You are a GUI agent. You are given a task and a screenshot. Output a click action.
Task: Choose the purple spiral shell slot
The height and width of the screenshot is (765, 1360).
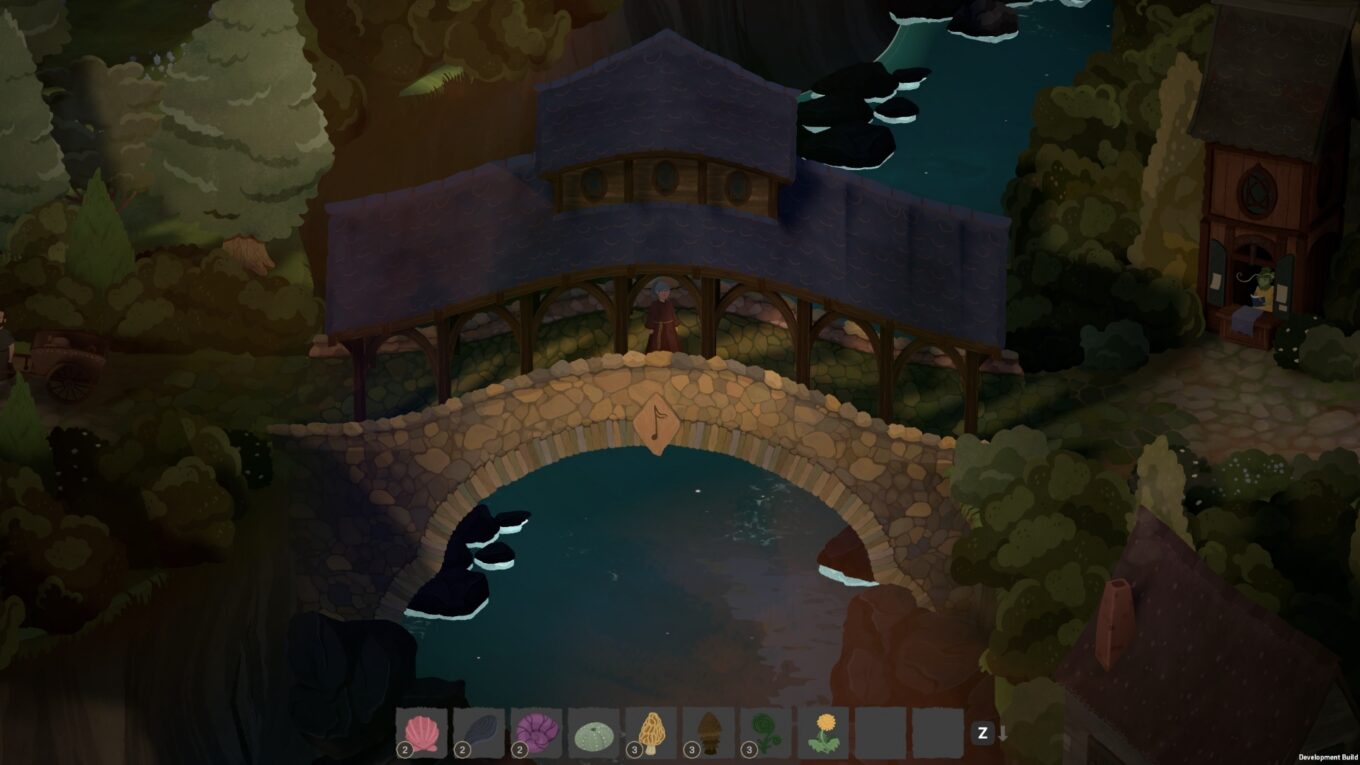coord(537,733)
